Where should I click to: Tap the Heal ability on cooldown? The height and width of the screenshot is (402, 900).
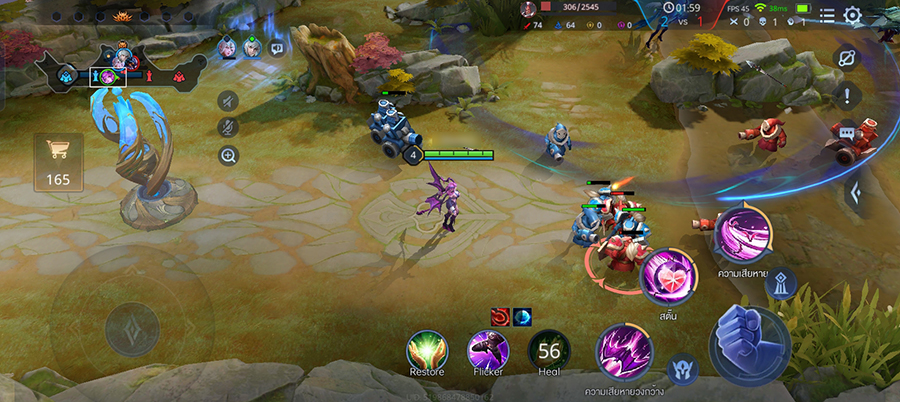[x=549, y=350]
